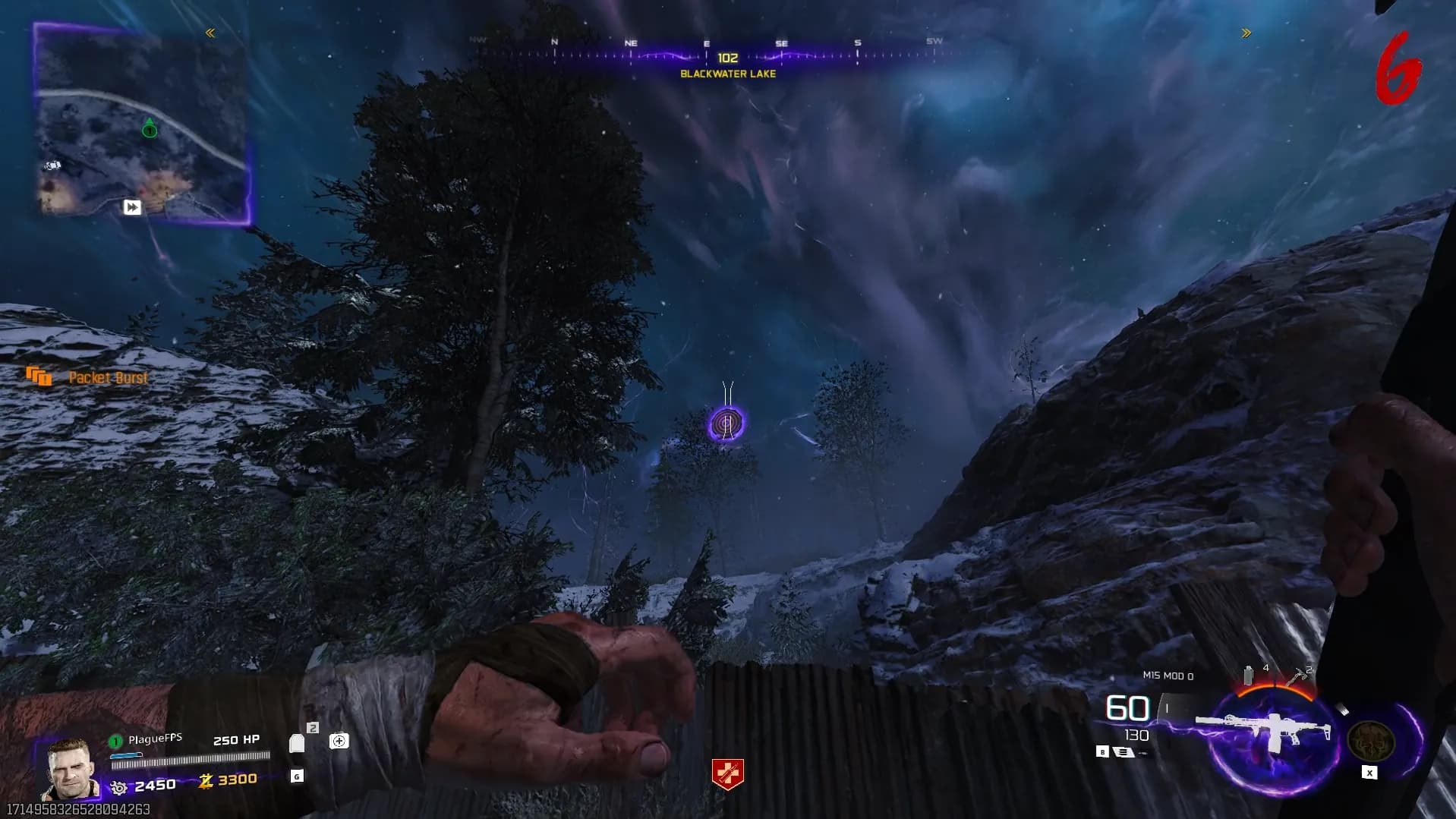This screenshot has height=819, width=1456.
Task: Select the M15 MOD 0 weapon icon
Action: pyautogui.click(x=1264, y=730)
